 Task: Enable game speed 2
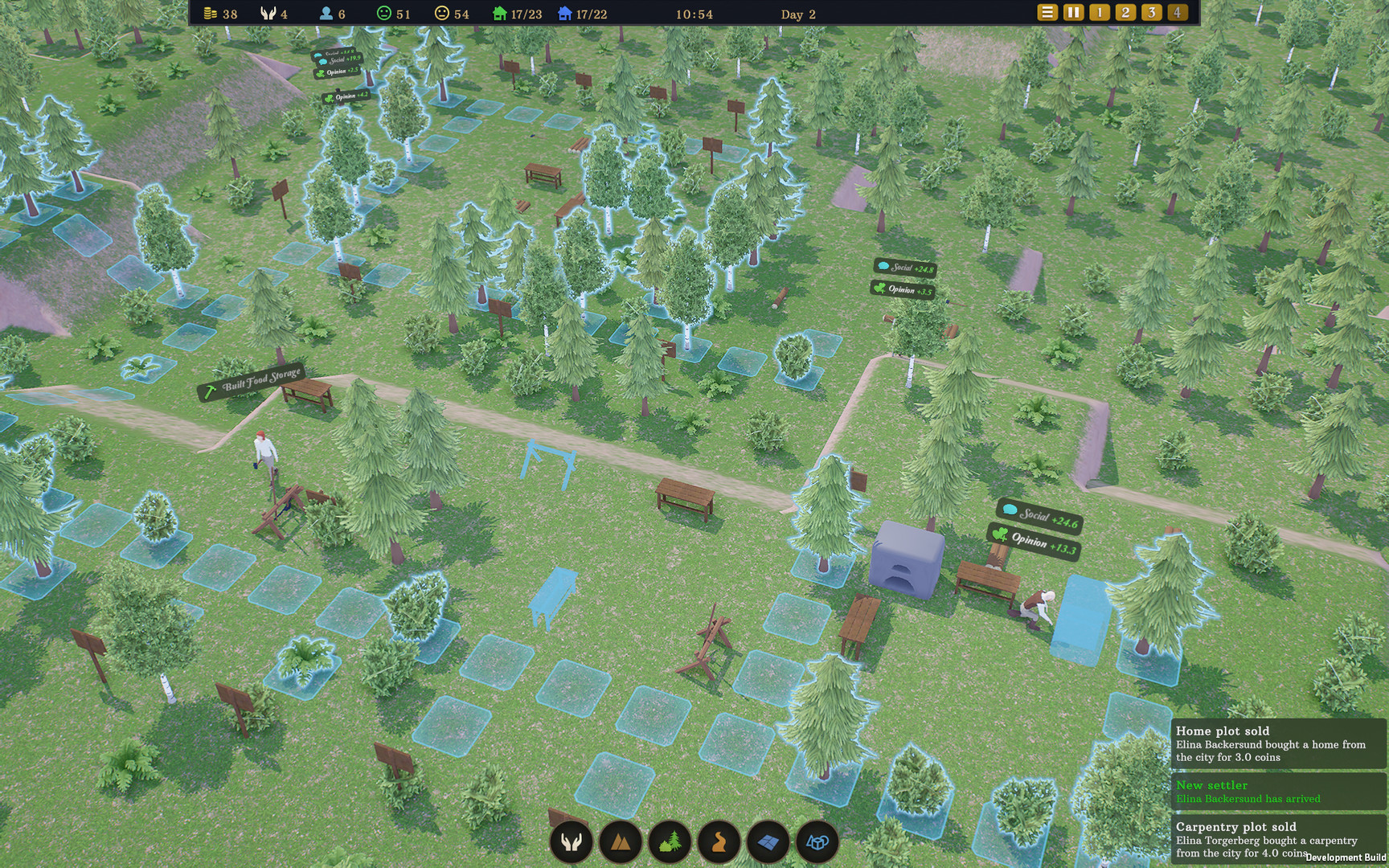[1125, 13]
